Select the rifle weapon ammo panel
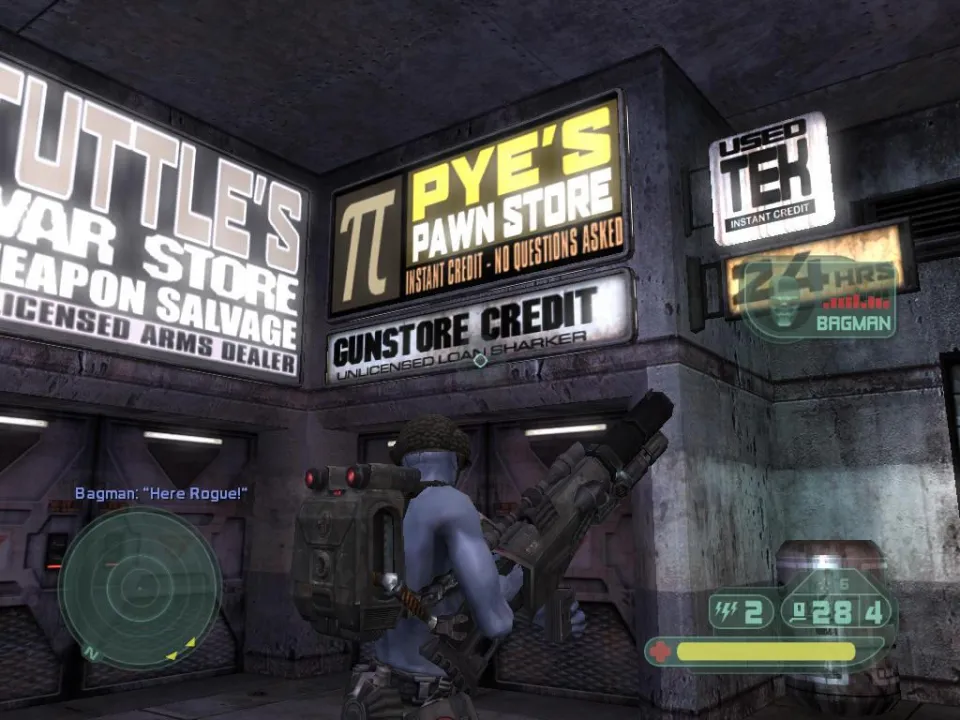The image size is (960, 720). (838, 610)
